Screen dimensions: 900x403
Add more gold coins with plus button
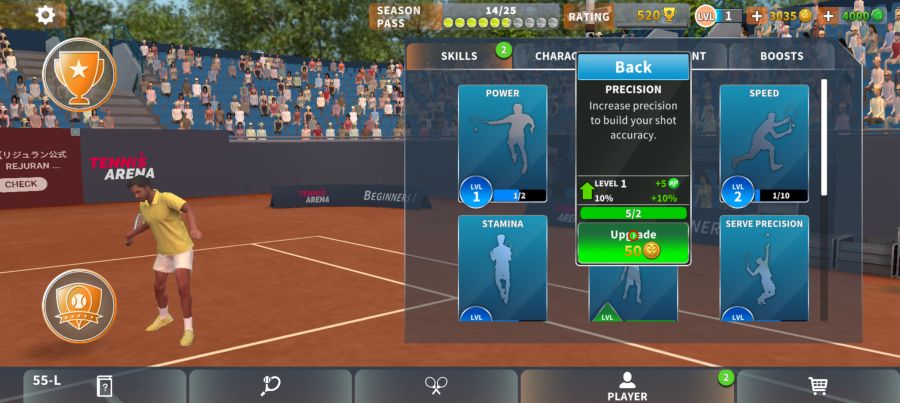(756, 16)
